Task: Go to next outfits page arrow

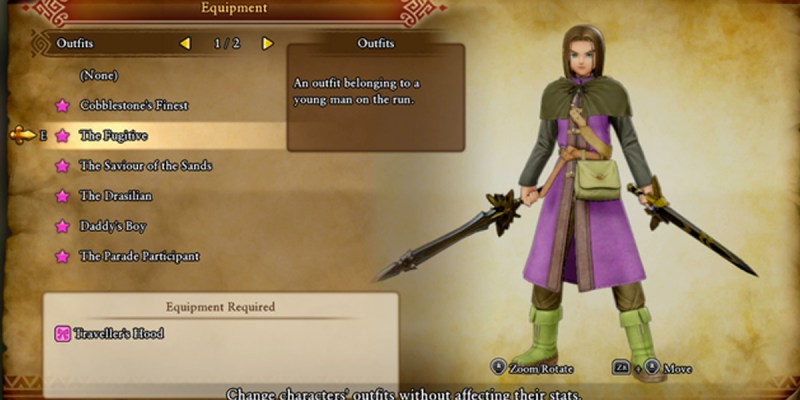Action: 267,44
